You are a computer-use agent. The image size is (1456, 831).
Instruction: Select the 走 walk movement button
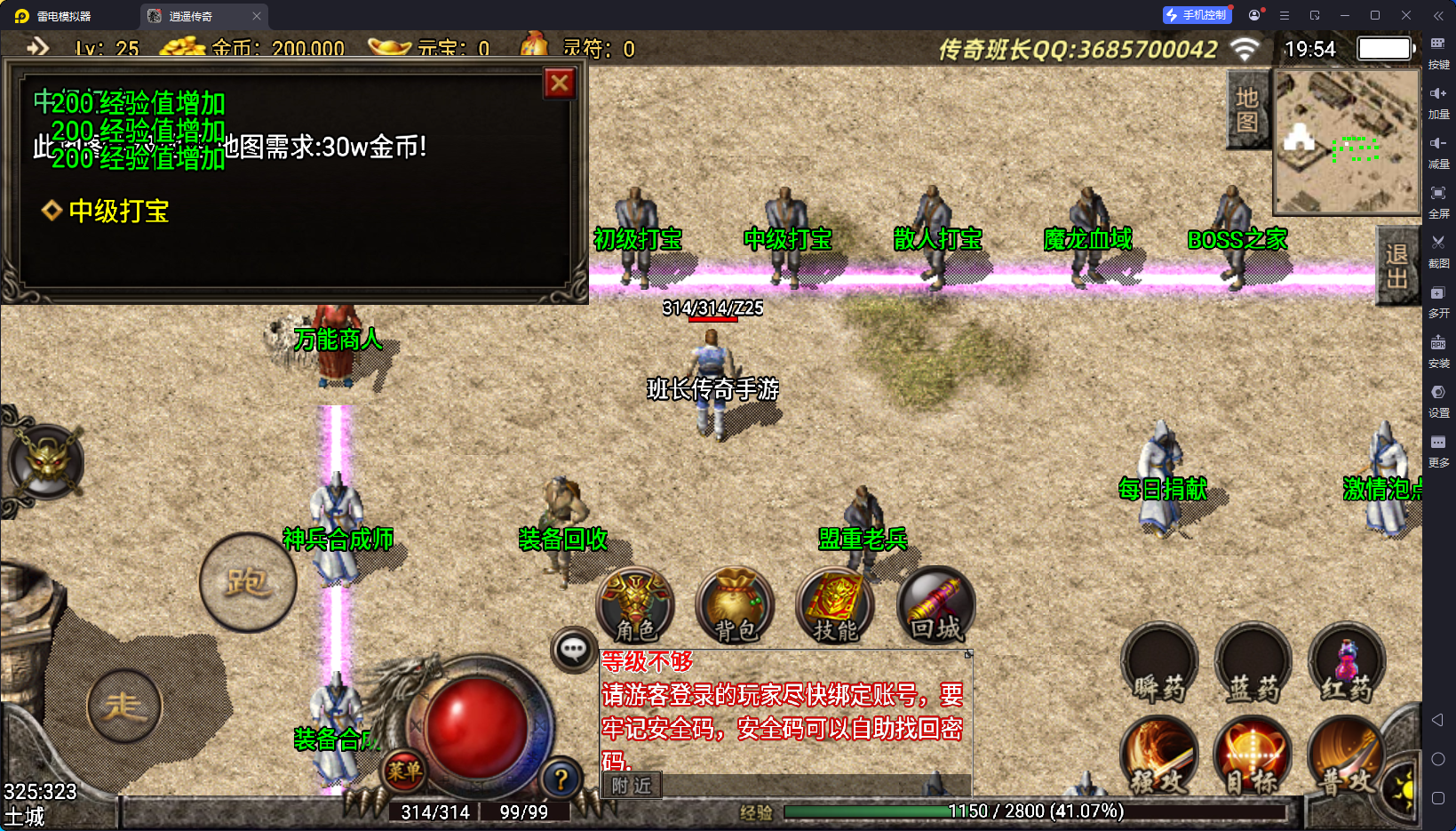[x=124, y=707]
